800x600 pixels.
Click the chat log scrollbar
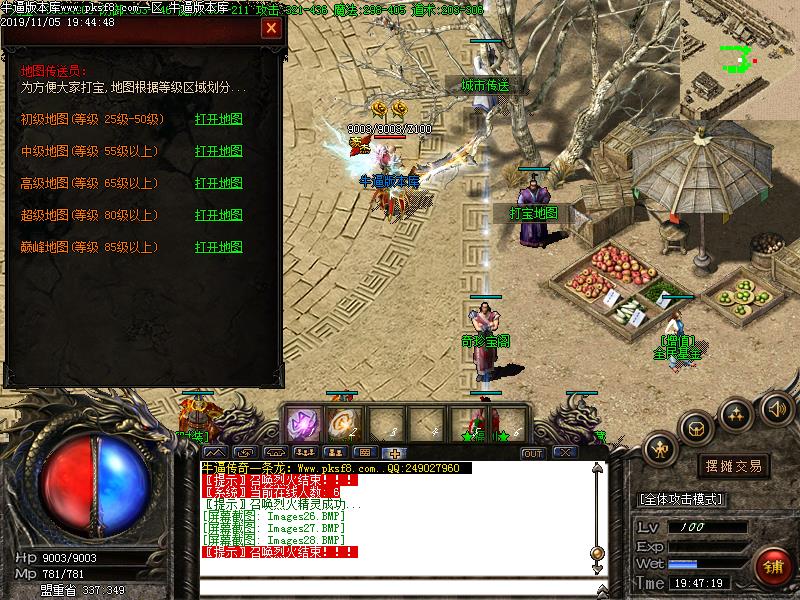(597, 510)
